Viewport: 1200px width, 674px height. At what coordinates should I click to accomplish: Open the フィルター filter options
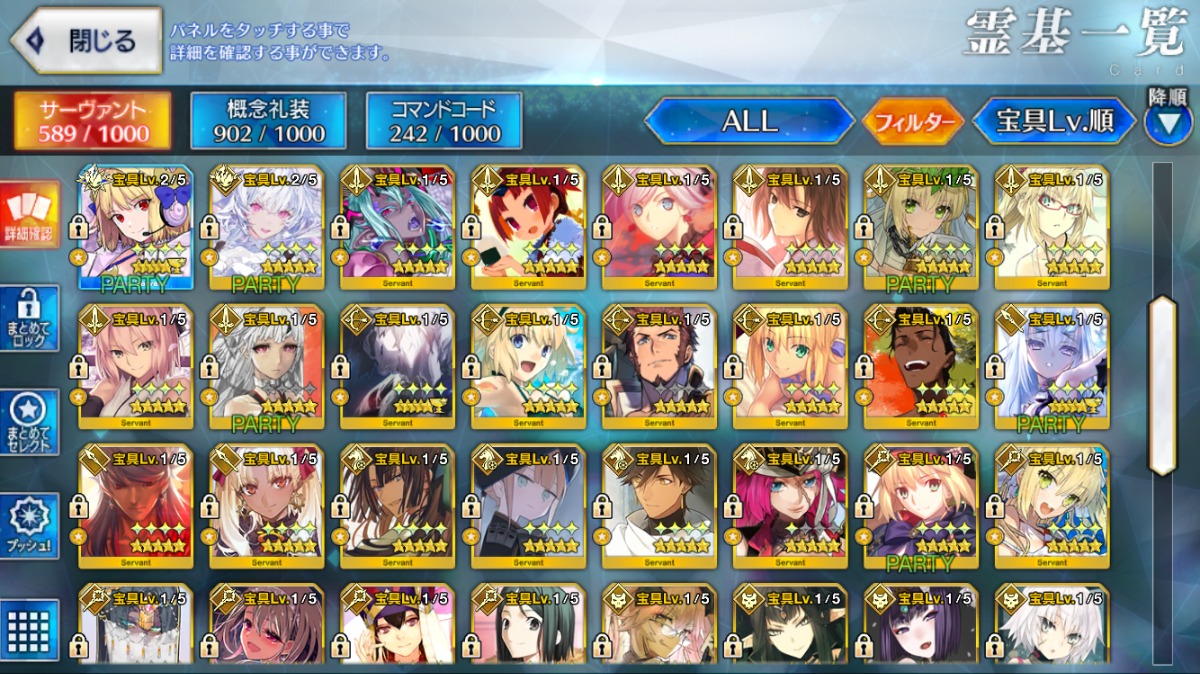click(x=912, y=122)
